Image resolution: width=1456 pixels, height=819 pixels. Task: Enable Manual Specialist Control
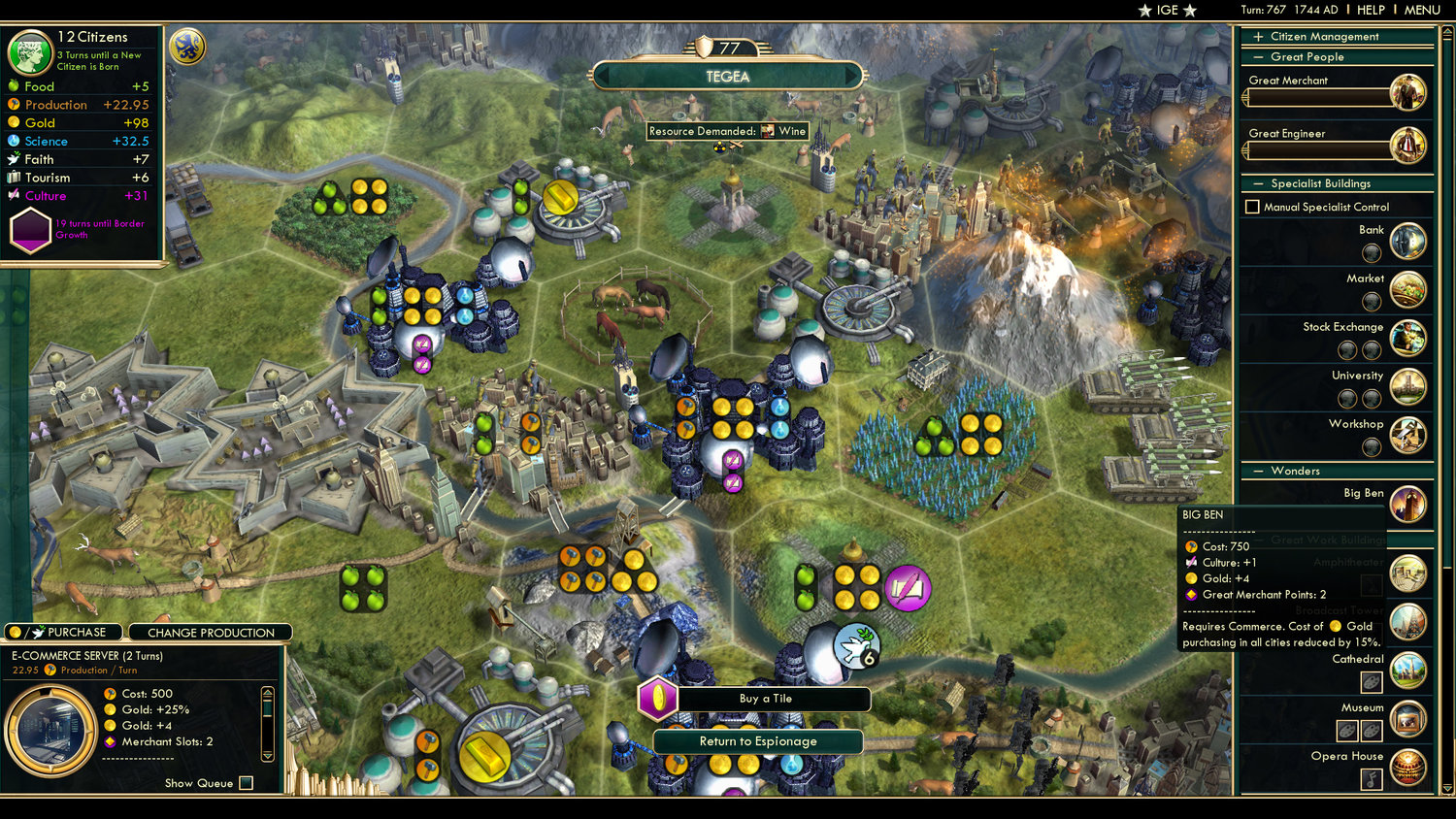(1252, 206)
